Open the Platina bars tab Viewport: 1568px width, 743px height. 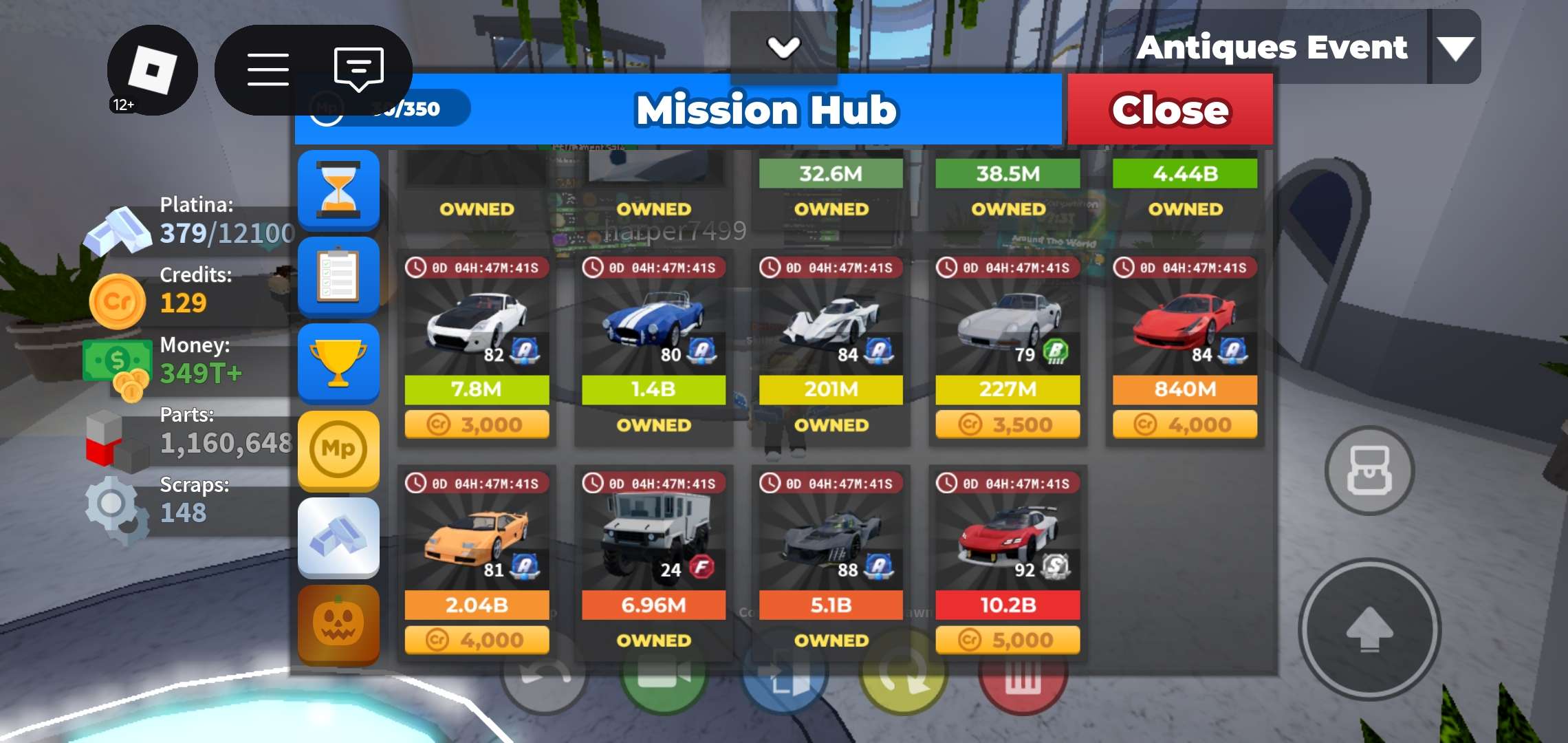click(338, 537)
